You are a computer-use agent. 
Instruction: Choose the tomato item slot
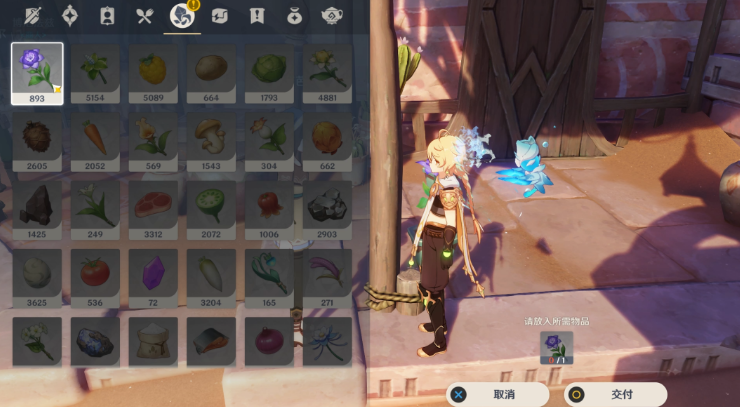(x=95, y=271)
